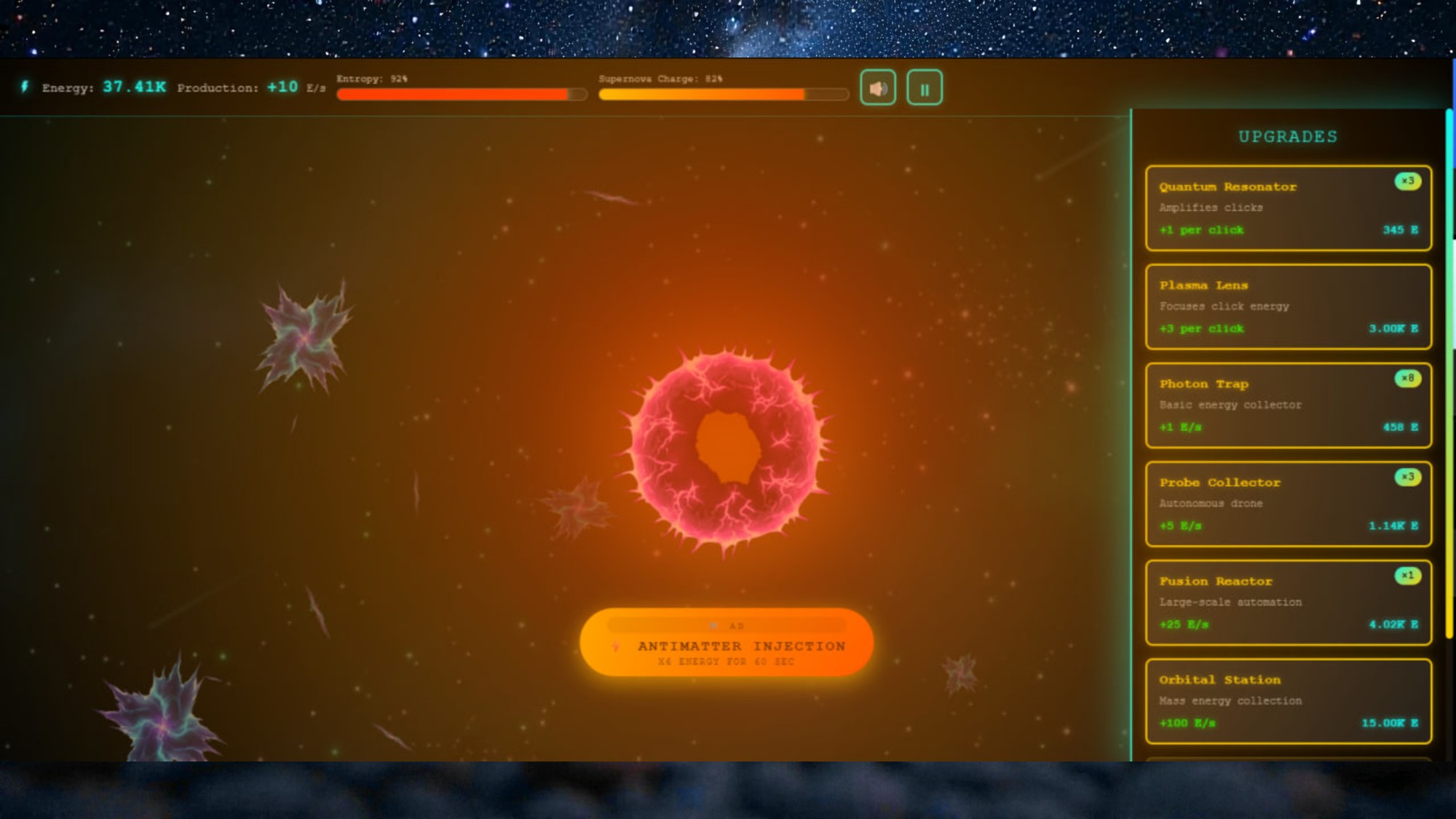This screenshot has width=1456, height=819.
Task: Open the Orbital Station upgrade card
Action: coord(1287,701)
